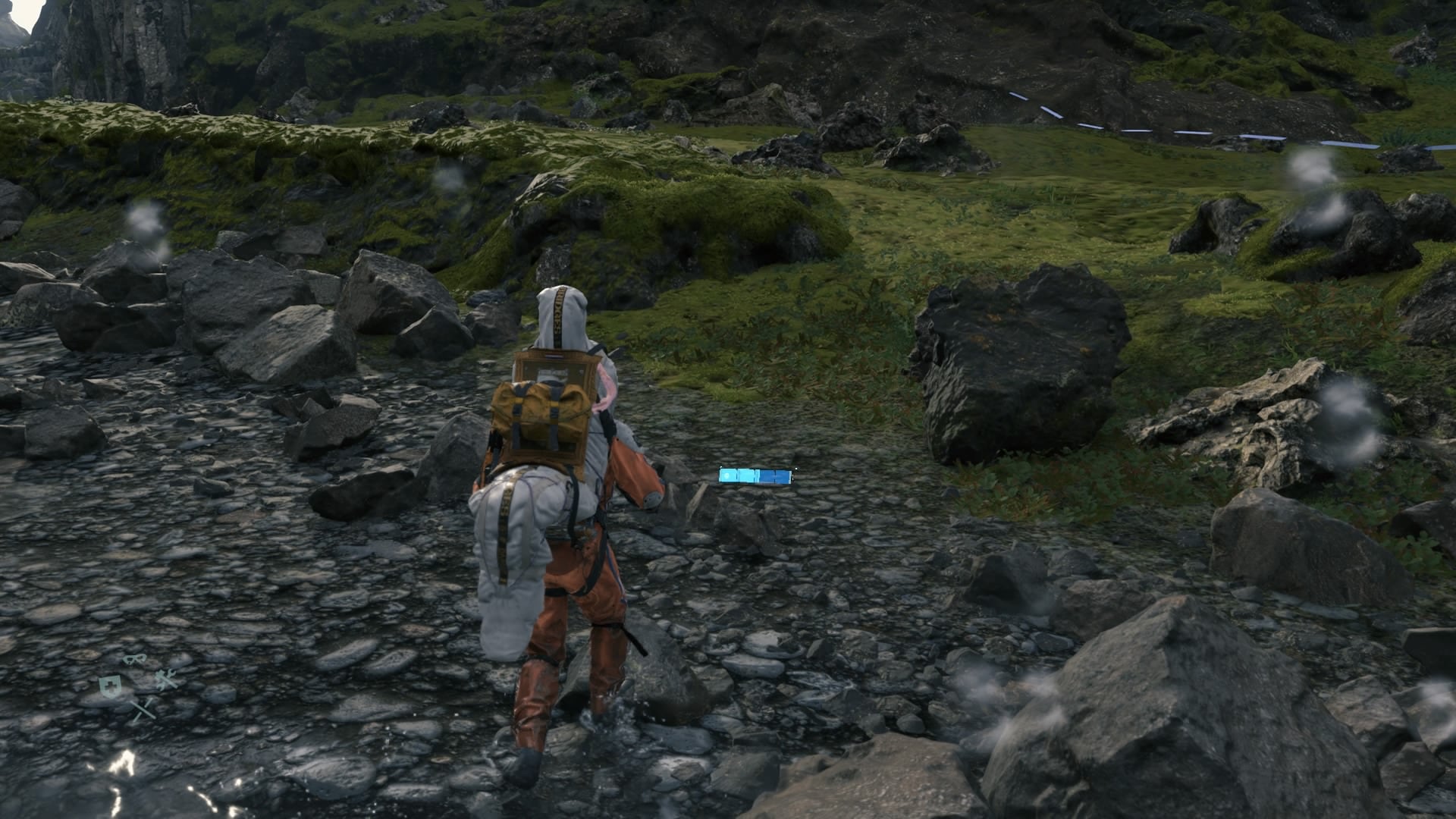
Task: Select the crossed-sticks weapons icon
Action: 142,710
